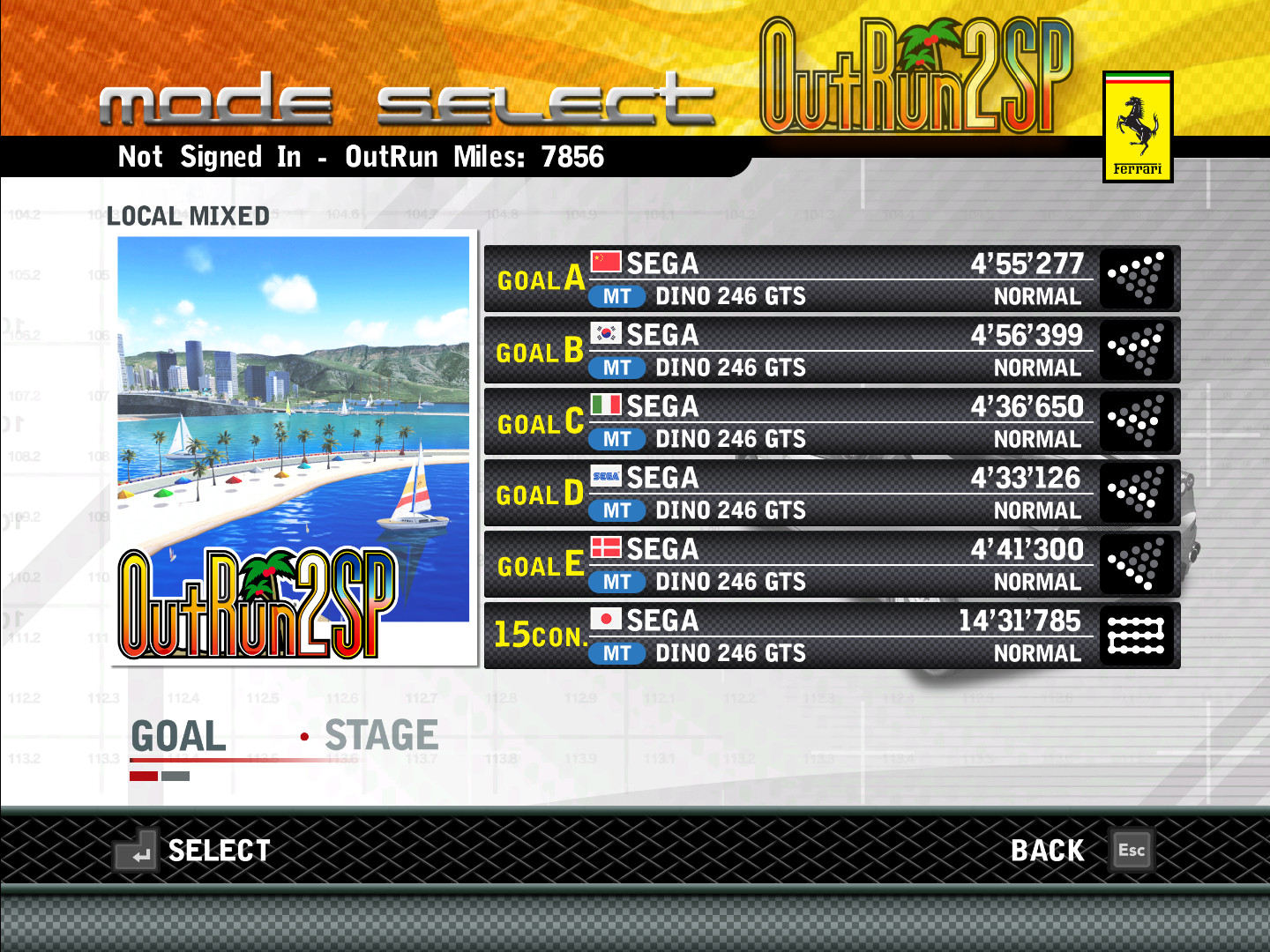This screenshot has height=952, width=1270.
Task: Click the SEGA flag icon on Goal D row
Action: coord(608,475)
